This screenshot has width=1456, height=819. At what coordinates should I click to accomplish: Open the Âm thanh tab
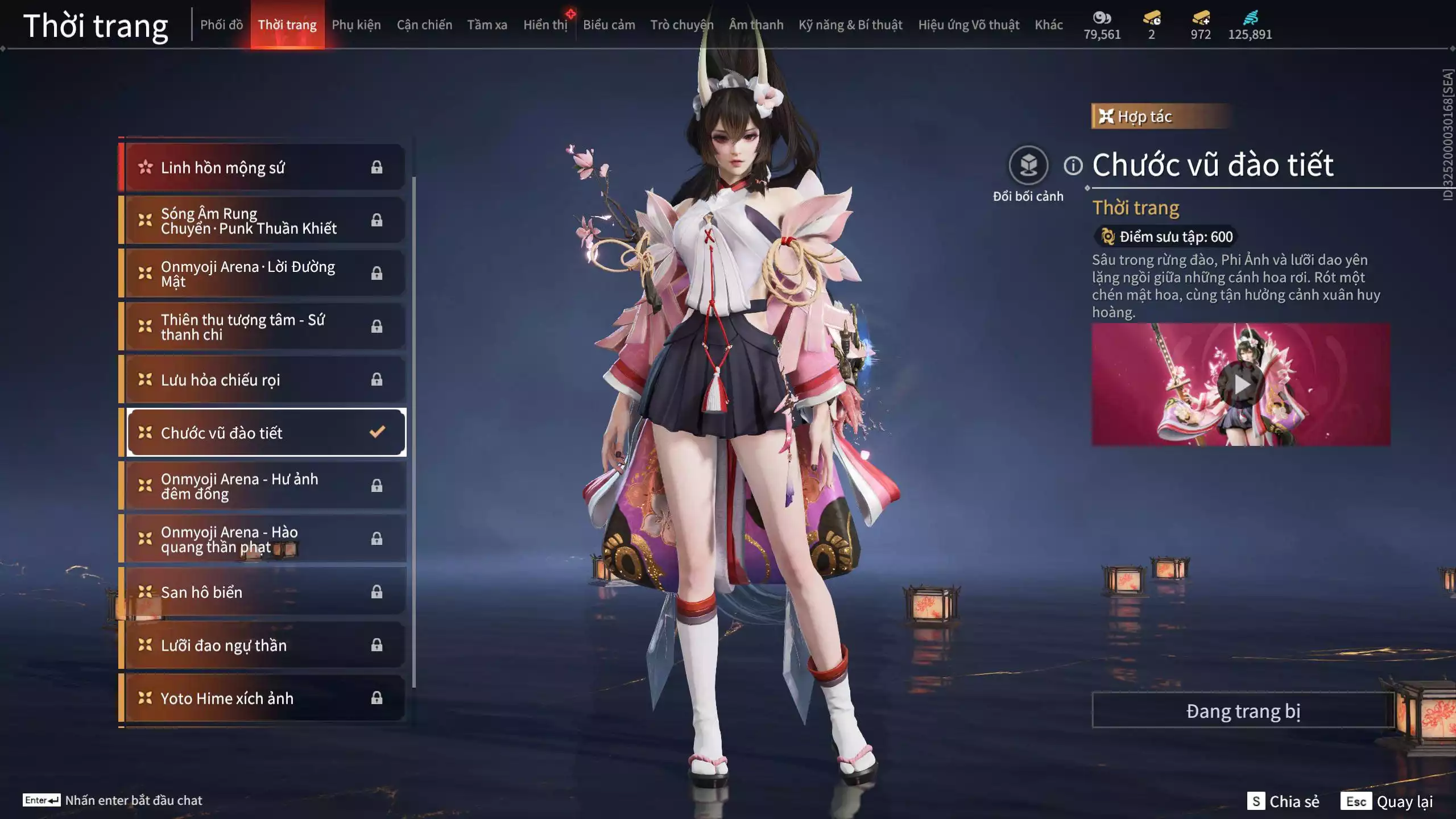[756, 25]
